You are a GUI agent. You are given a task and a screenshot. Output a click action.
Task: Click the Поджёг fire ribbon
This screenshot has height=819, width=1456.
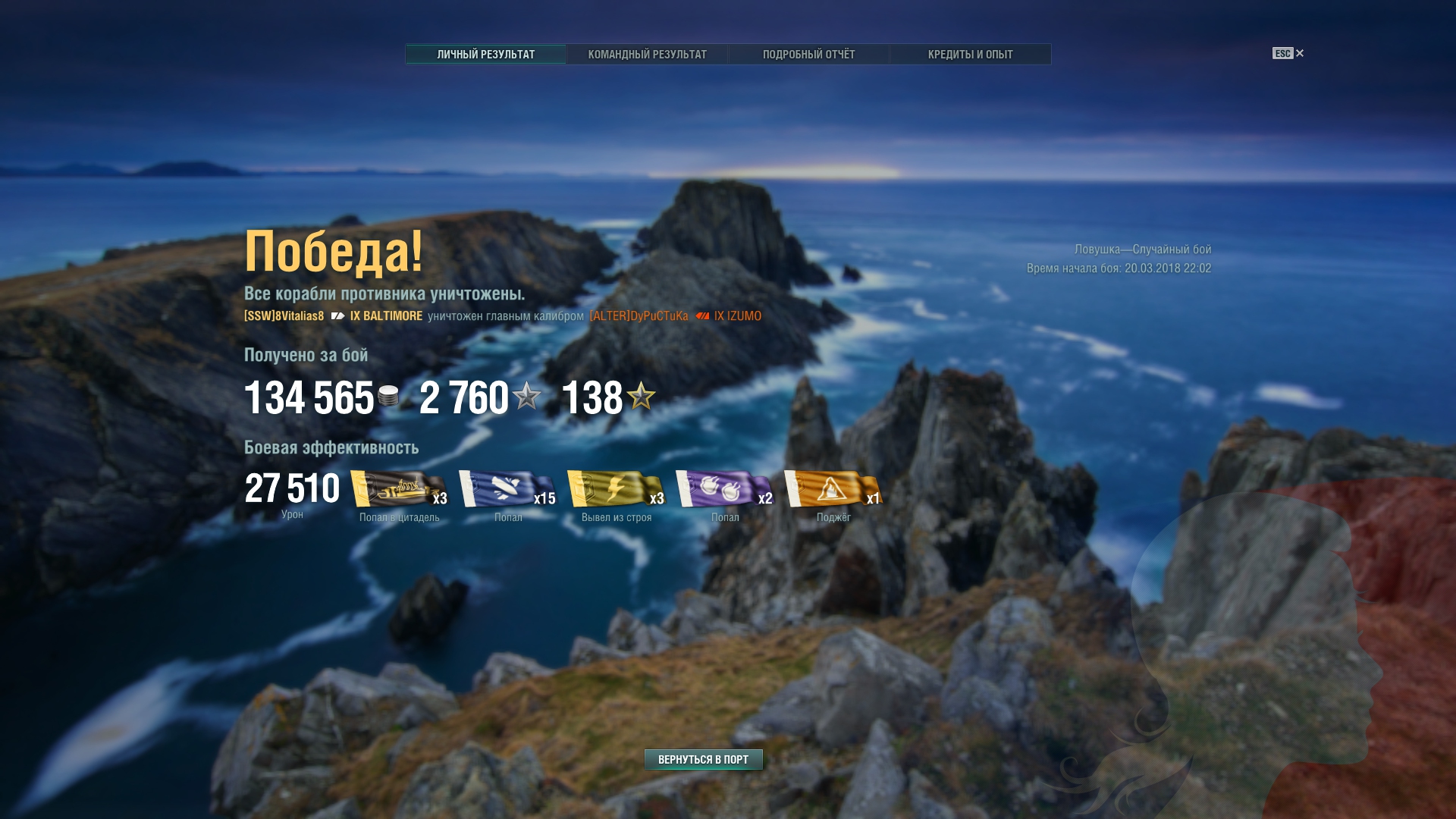coord(833,489)
